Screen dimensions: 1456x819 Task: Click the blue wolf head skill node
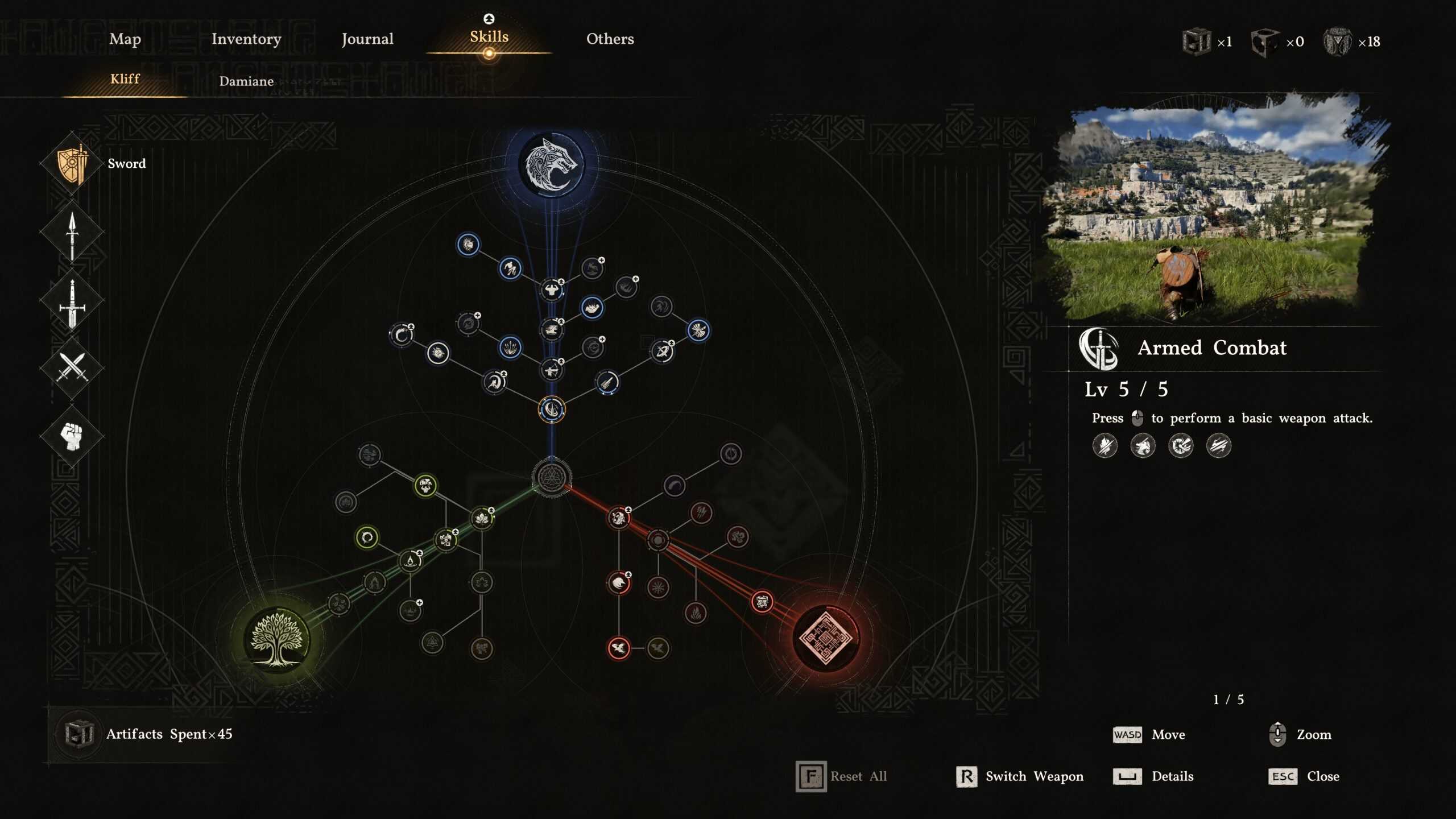pos(551,165)
